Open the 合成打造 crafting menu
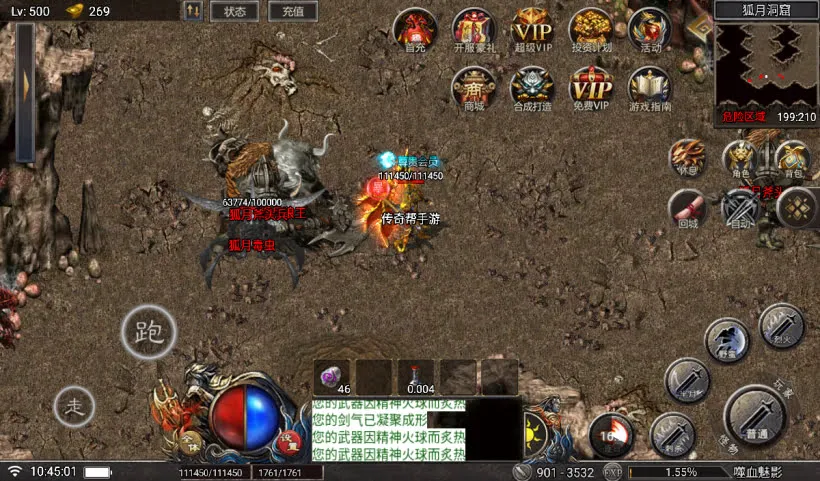820x481 pixels. click(x=532, y=88)
